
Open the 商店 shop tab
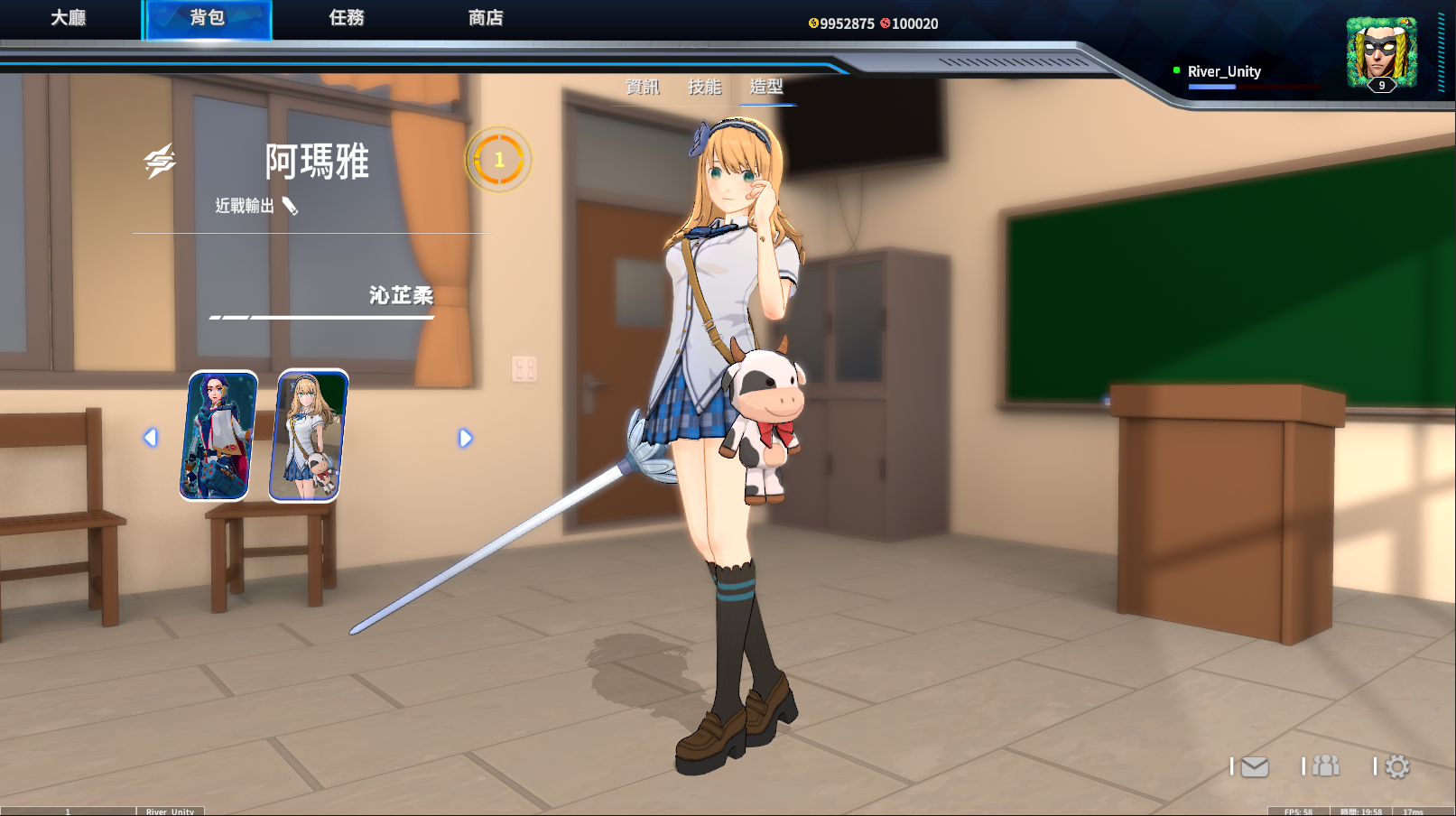tap(486, 18)
